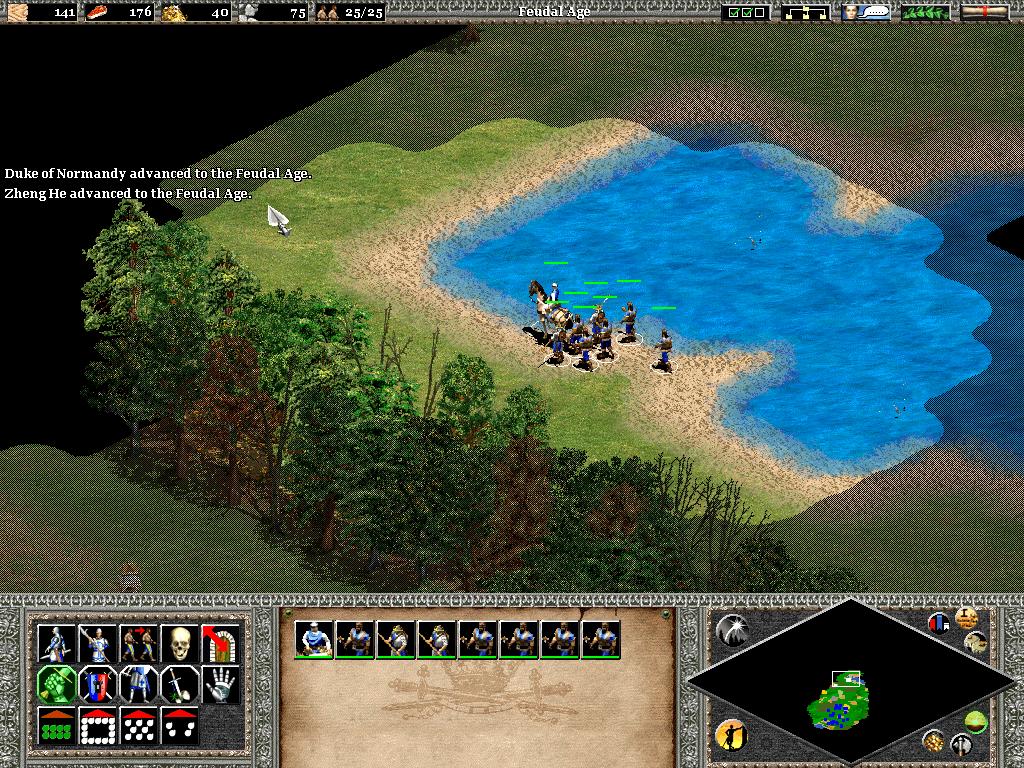Switch minimap to economic mode with gold icon
Screen dimensions: 1024x768
coord(935,741)
